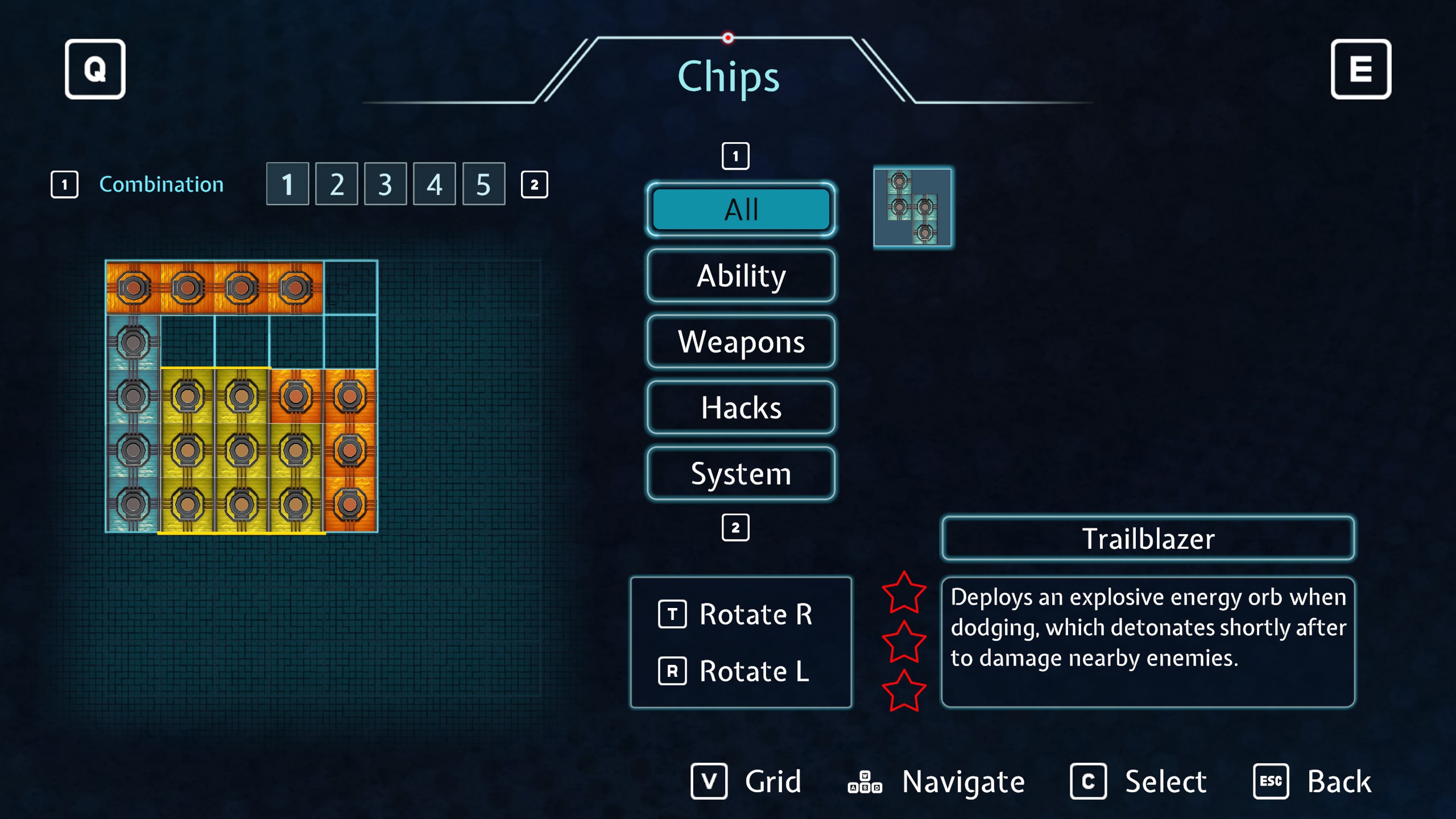The height and width of the screenshot is (819, 1456).
Task: Open the Hacks chip category
Action: click(x=741, y=408)
